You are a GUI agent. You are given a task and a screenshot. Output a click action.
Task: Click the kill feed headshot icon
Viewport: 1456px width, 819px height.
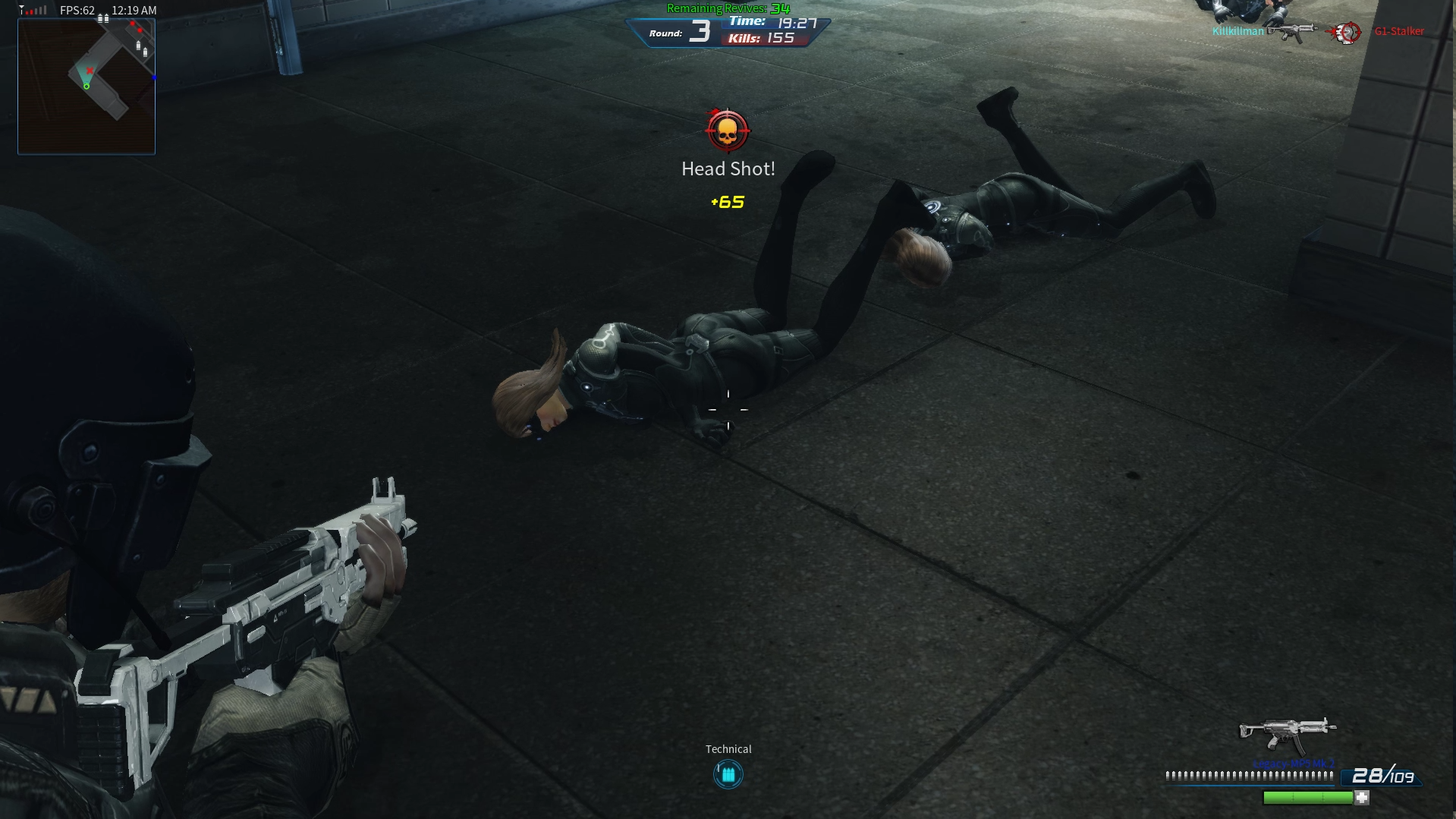click(1347, 32)
